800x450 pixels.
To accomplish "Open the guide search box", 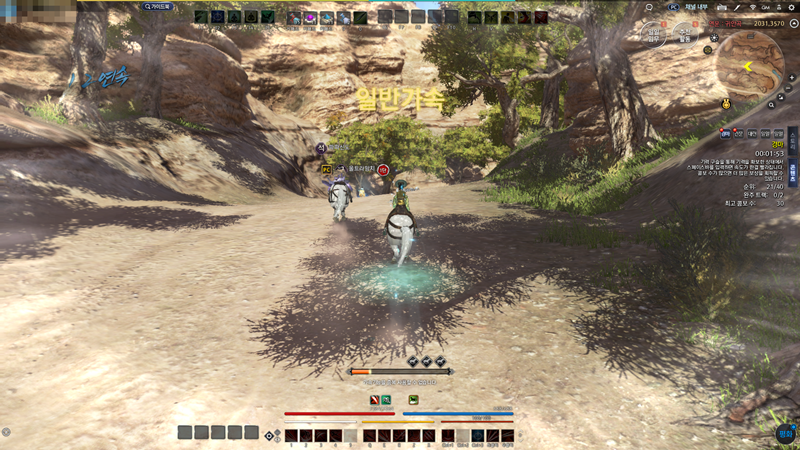I will [159, 6].
